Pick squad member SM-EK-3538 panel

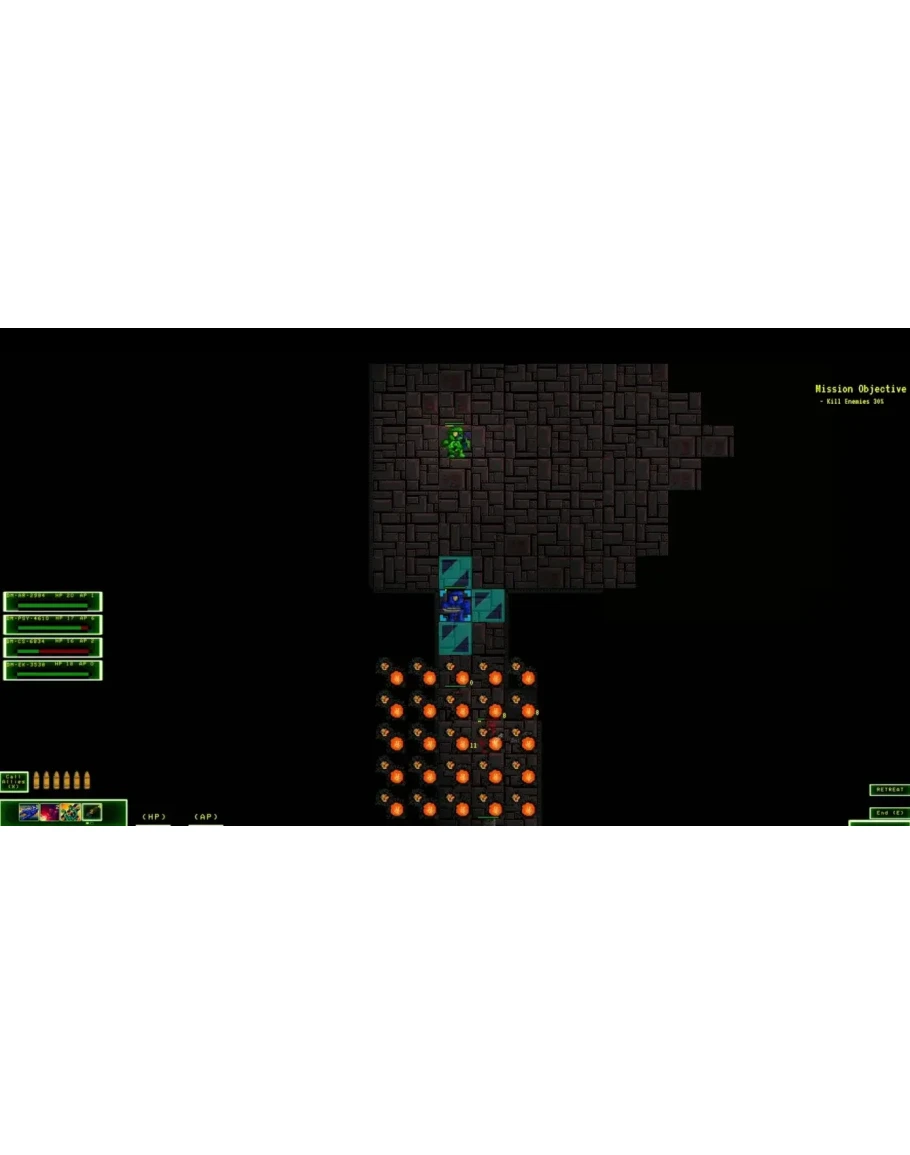[x=53, y=670]
